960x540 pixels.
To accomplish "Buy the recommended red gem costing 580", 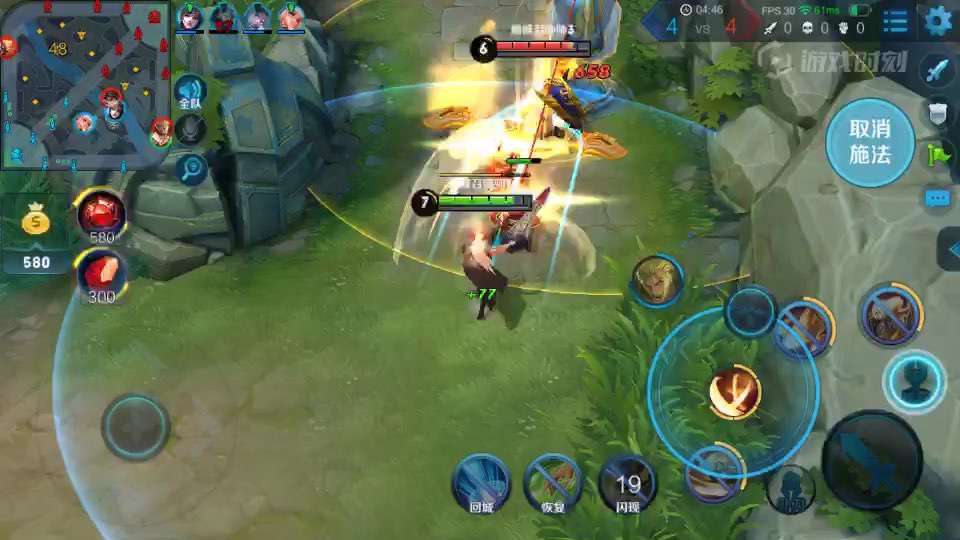I will point(102,213).
